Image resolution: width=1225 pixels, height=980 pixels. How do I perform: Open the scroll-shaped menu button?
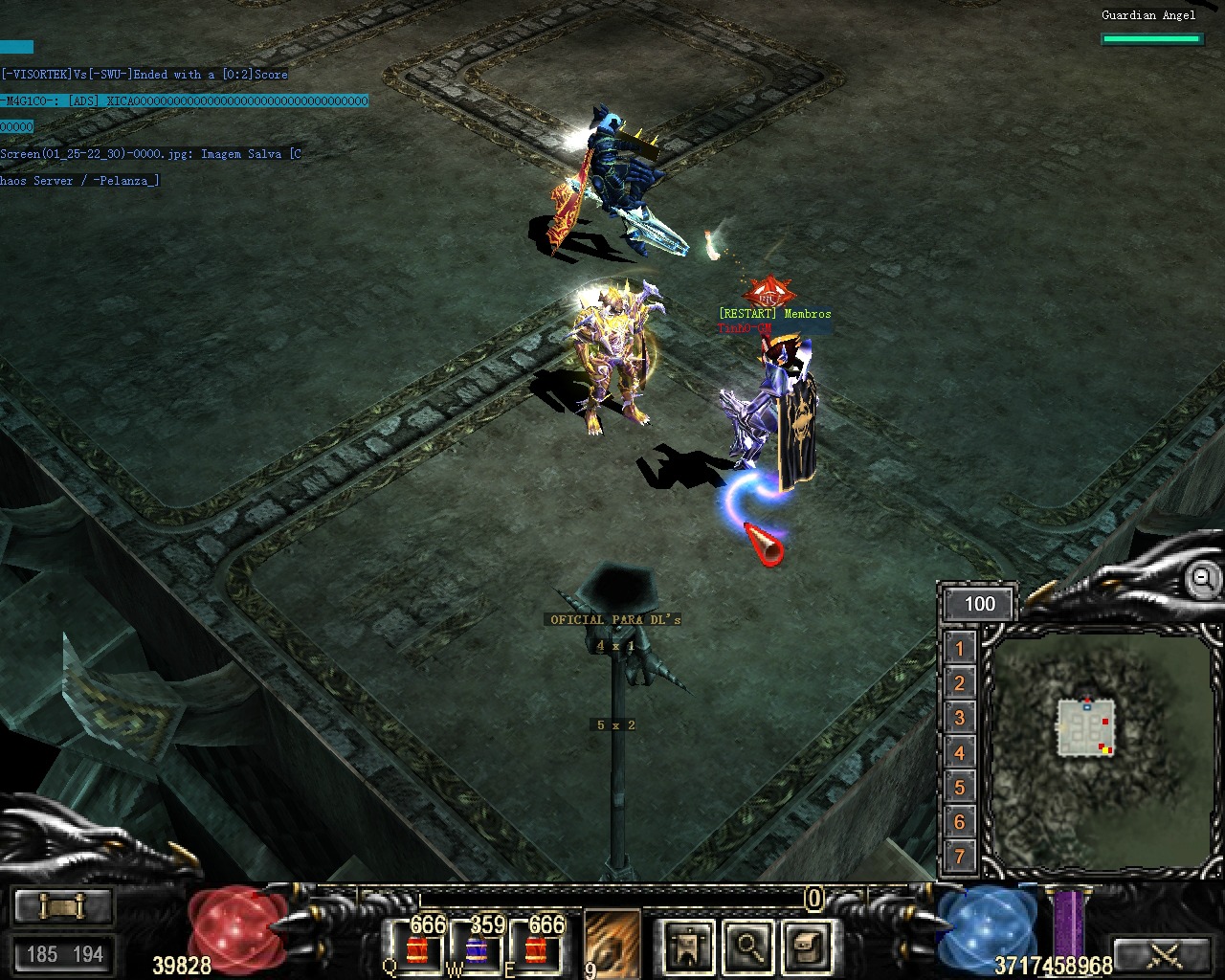point(806,947)
